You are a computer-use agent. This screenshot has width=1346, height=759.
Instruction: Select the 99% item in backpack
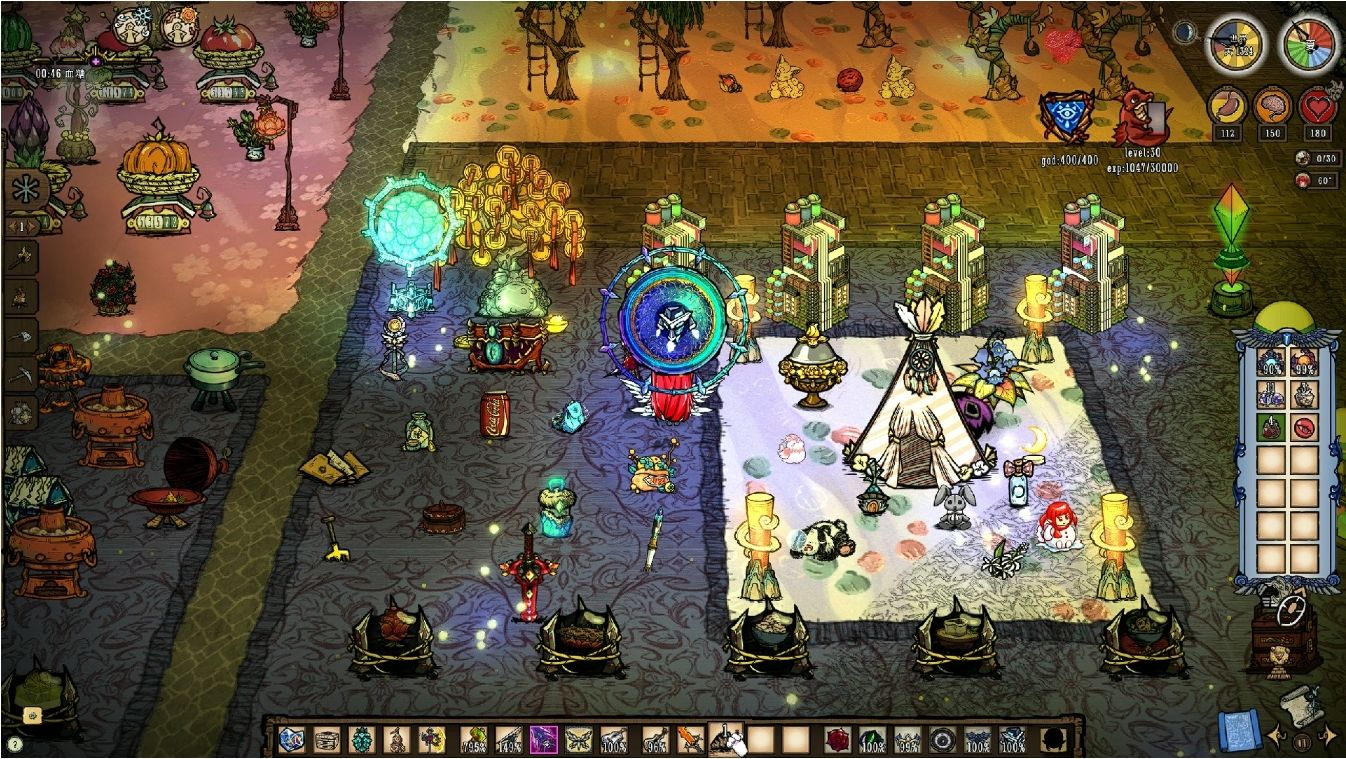(1303, 364)
